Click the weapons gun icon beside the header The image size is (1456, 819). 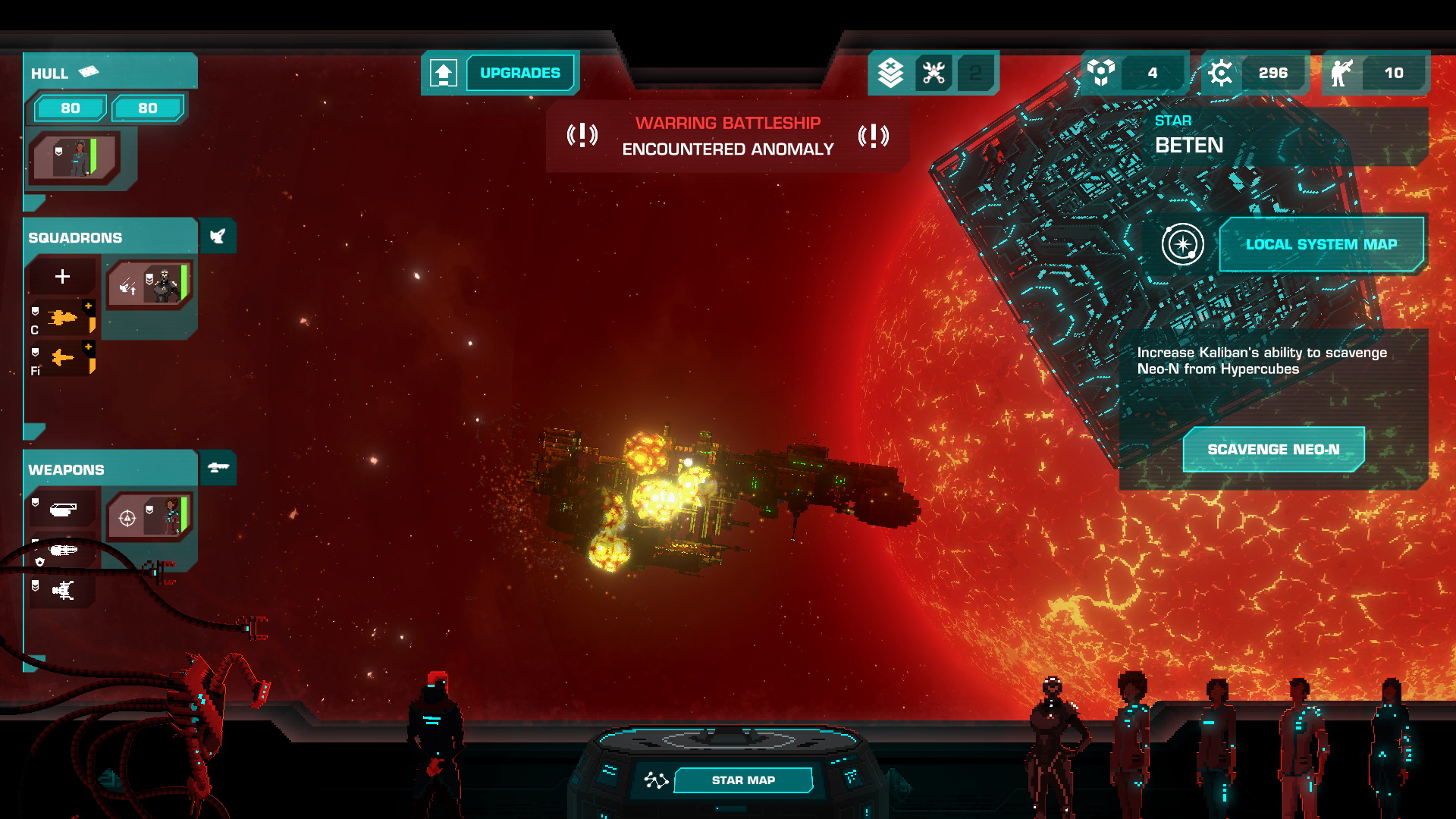coord(218,468)
